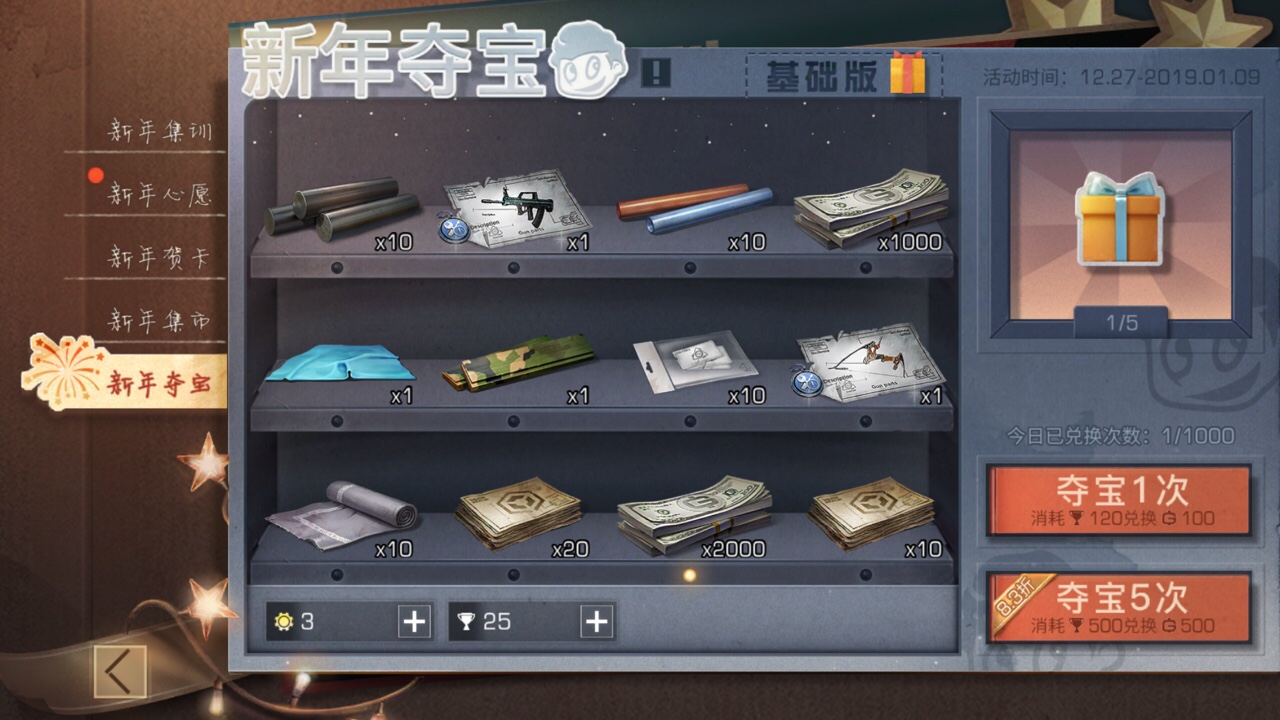The height and width of the screenshot is (720, 1280).
Task: Select the 新年集币 tab
Action: 156,320
